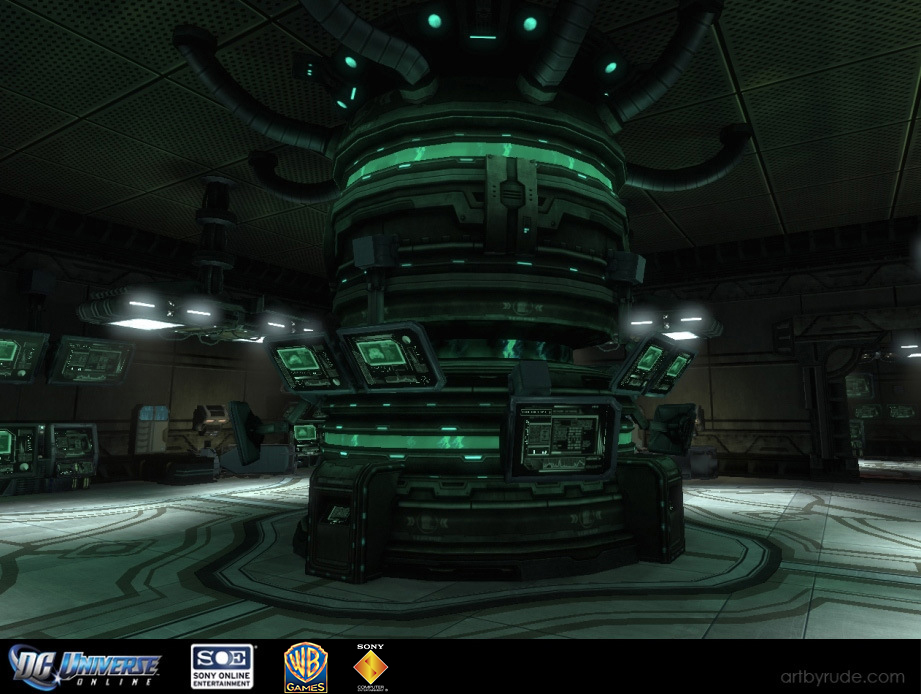Click the DC Universe Online logo
This screenshot has width=921, height=694.
[85, 667]
